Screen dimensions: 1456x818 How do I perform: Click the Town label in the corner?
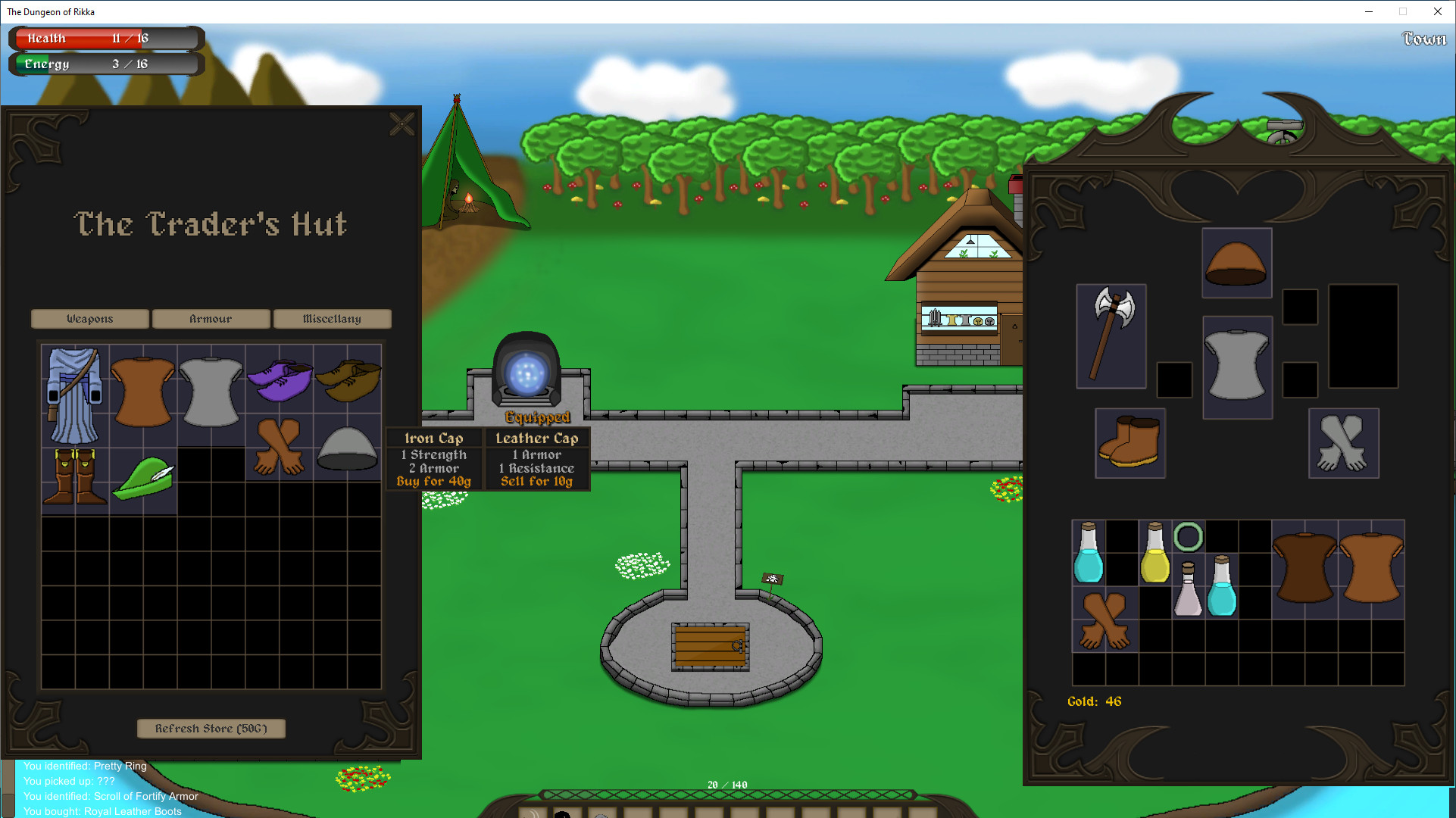pyautogui.click(x=1423, y=39)
